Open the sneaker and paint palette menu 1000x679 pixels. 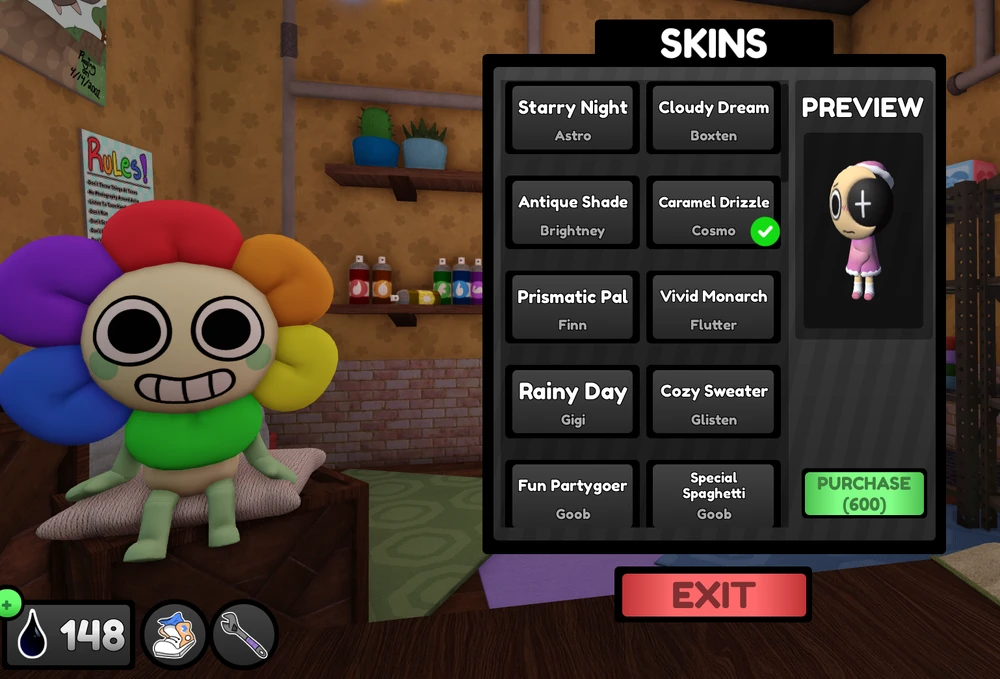point(175,635)
